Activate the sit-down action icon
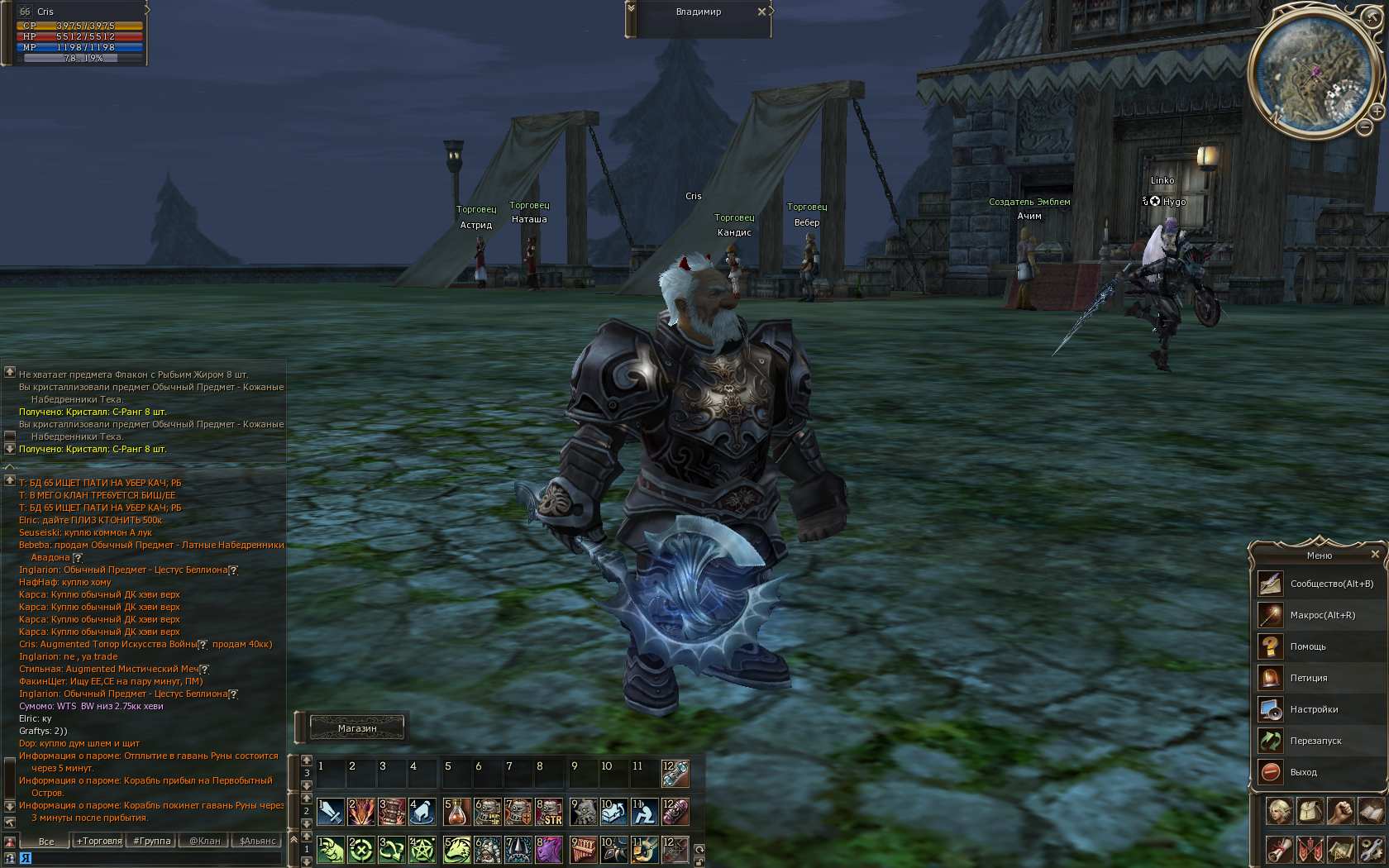1389x868 pixels. [x=644, y=812]
